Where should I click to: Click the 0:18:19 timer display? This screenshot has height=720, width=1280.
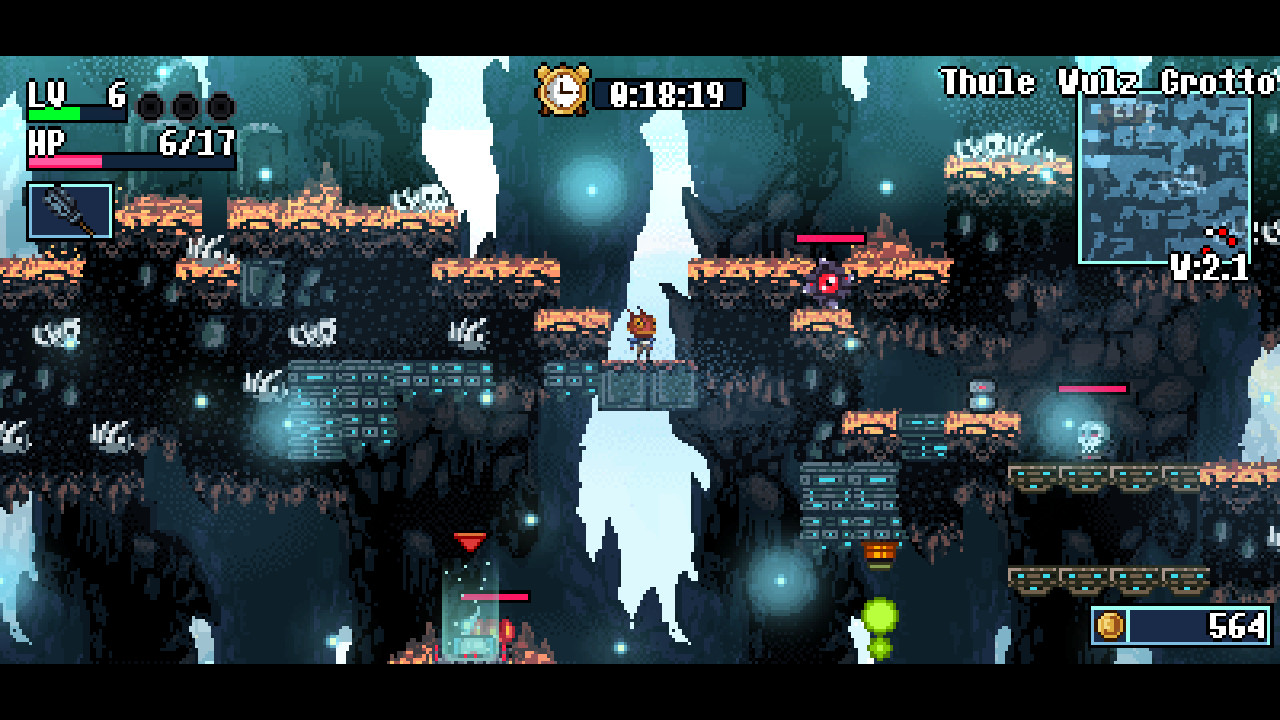(x=667, y=93)
